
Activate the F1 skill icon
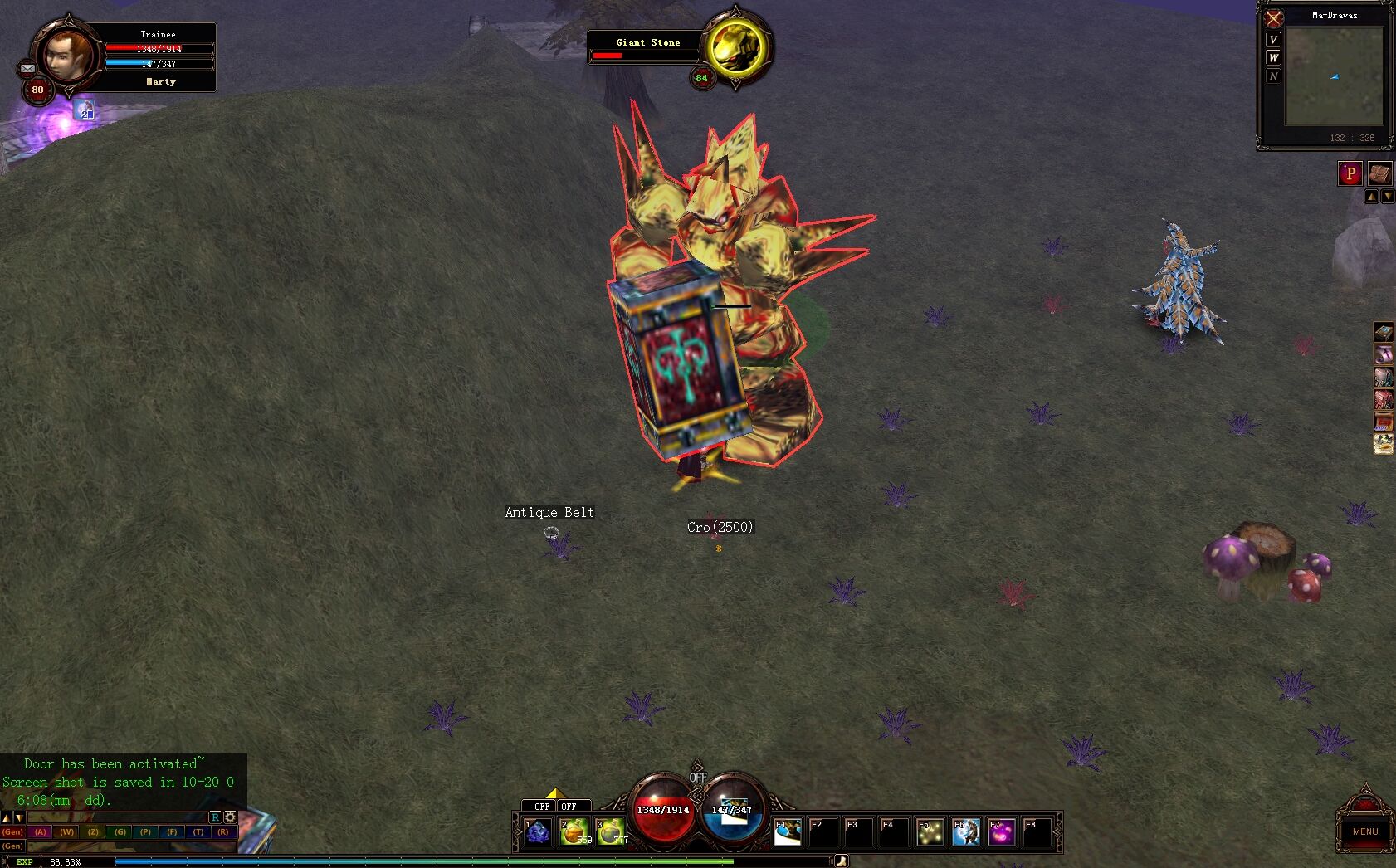click(788, 831)
